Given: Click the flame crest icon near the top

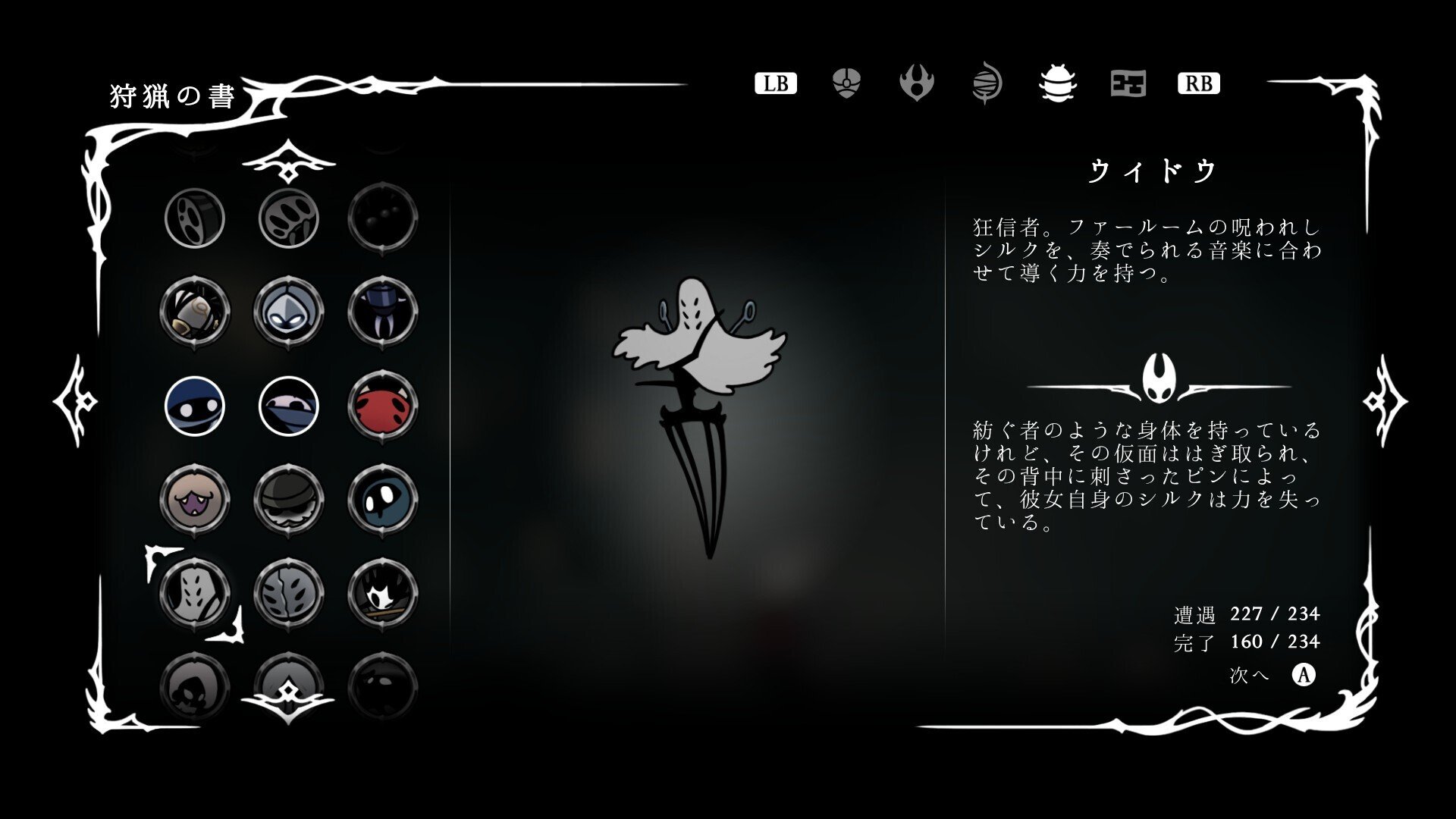Looking at the screenshot, I should click(918, 84).
